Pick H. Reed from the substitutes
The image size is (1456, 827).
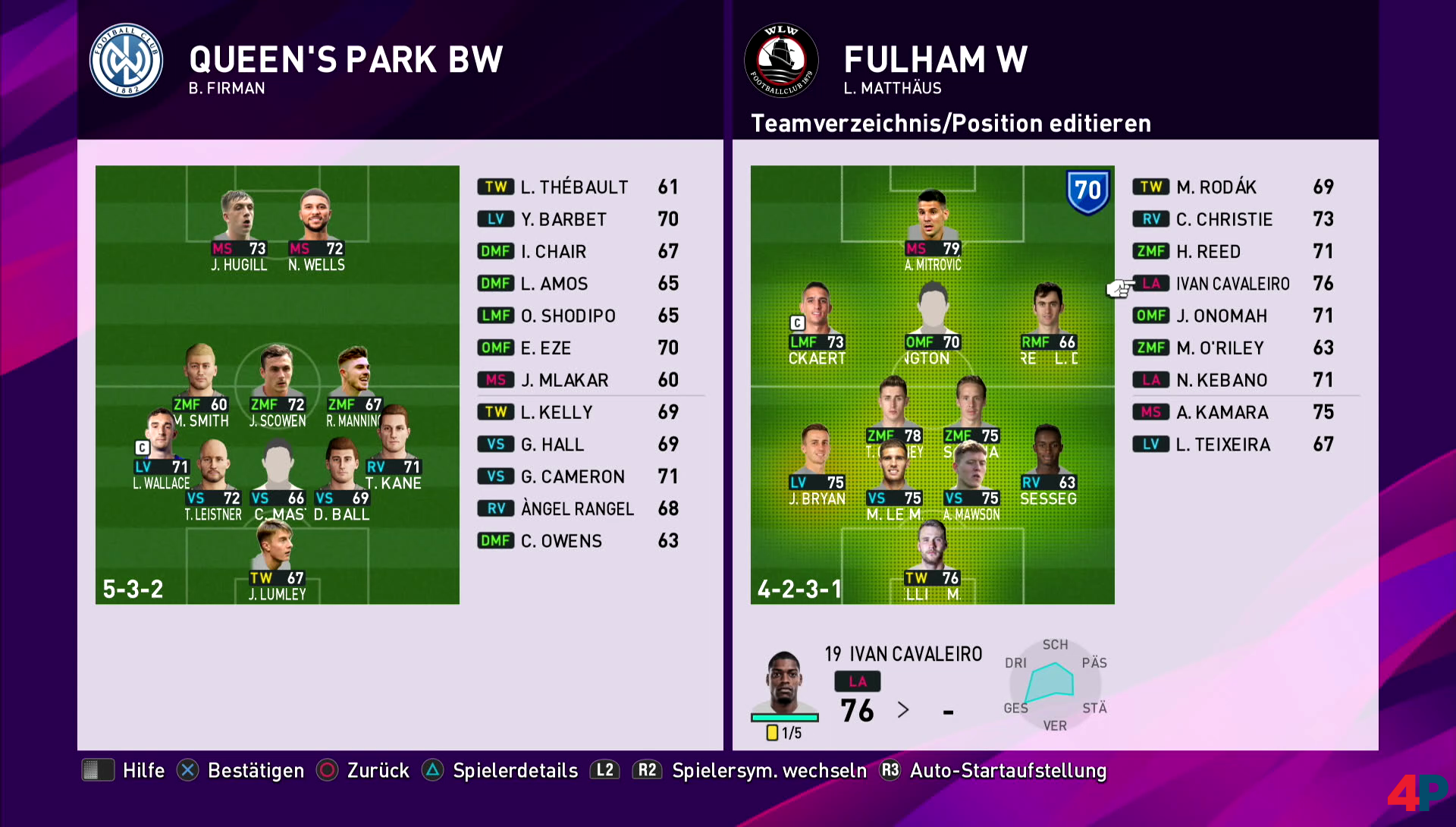(x=1208, y=252)
